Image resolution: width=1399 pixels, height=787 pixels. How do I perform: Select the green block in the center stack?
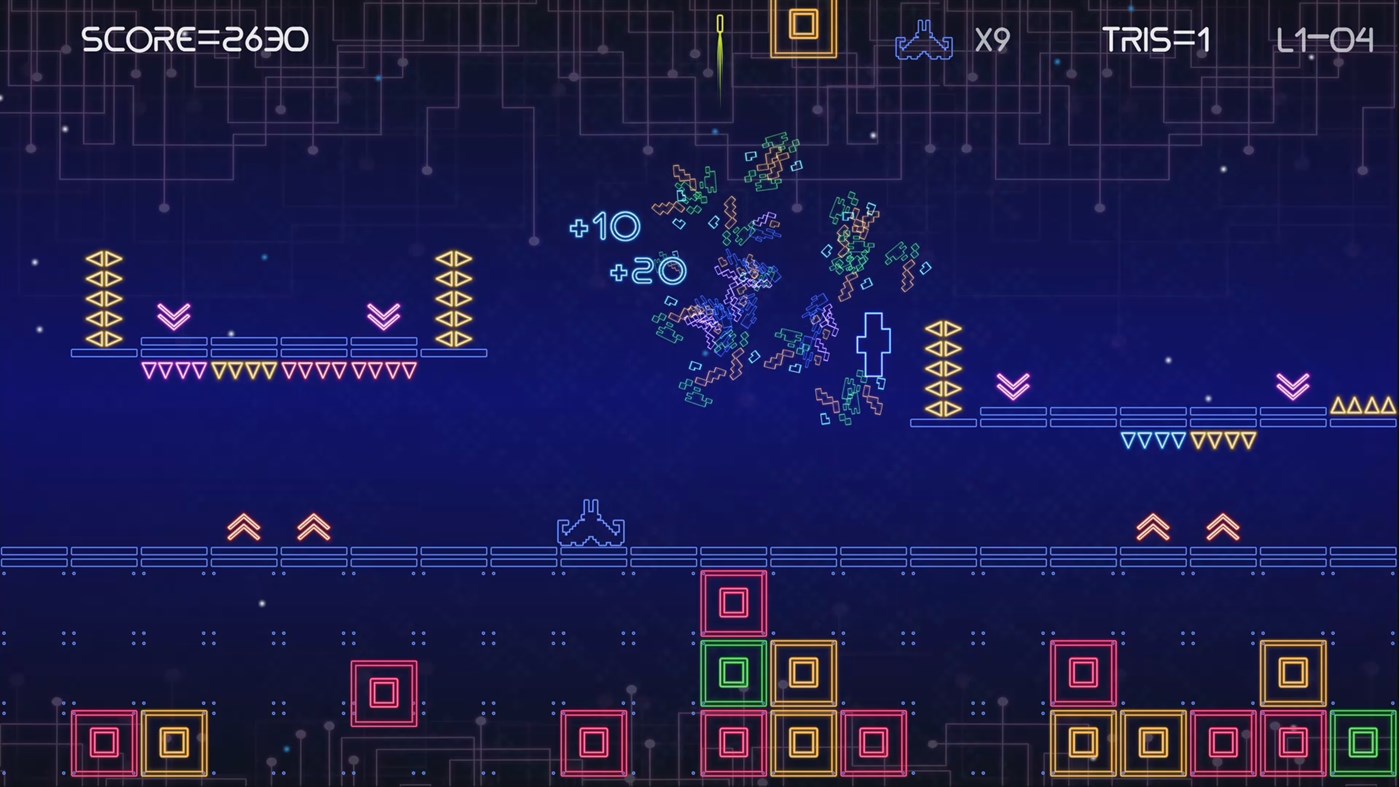pyautogui.click(x=733, y=673)
